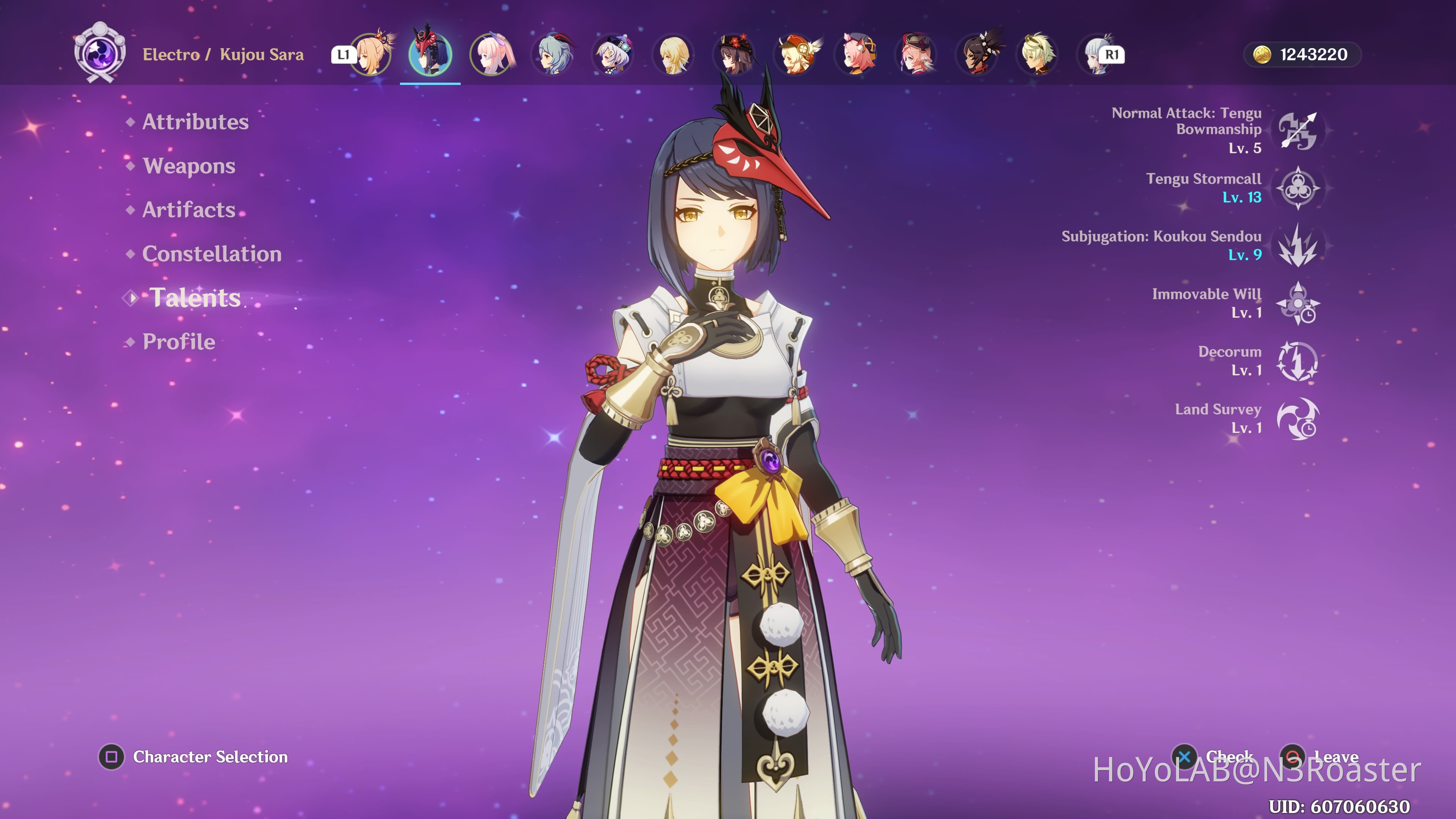Viewport: 1456px width, 819px height.
Task: View Kujou Sara's Profile
Action: 179,342
